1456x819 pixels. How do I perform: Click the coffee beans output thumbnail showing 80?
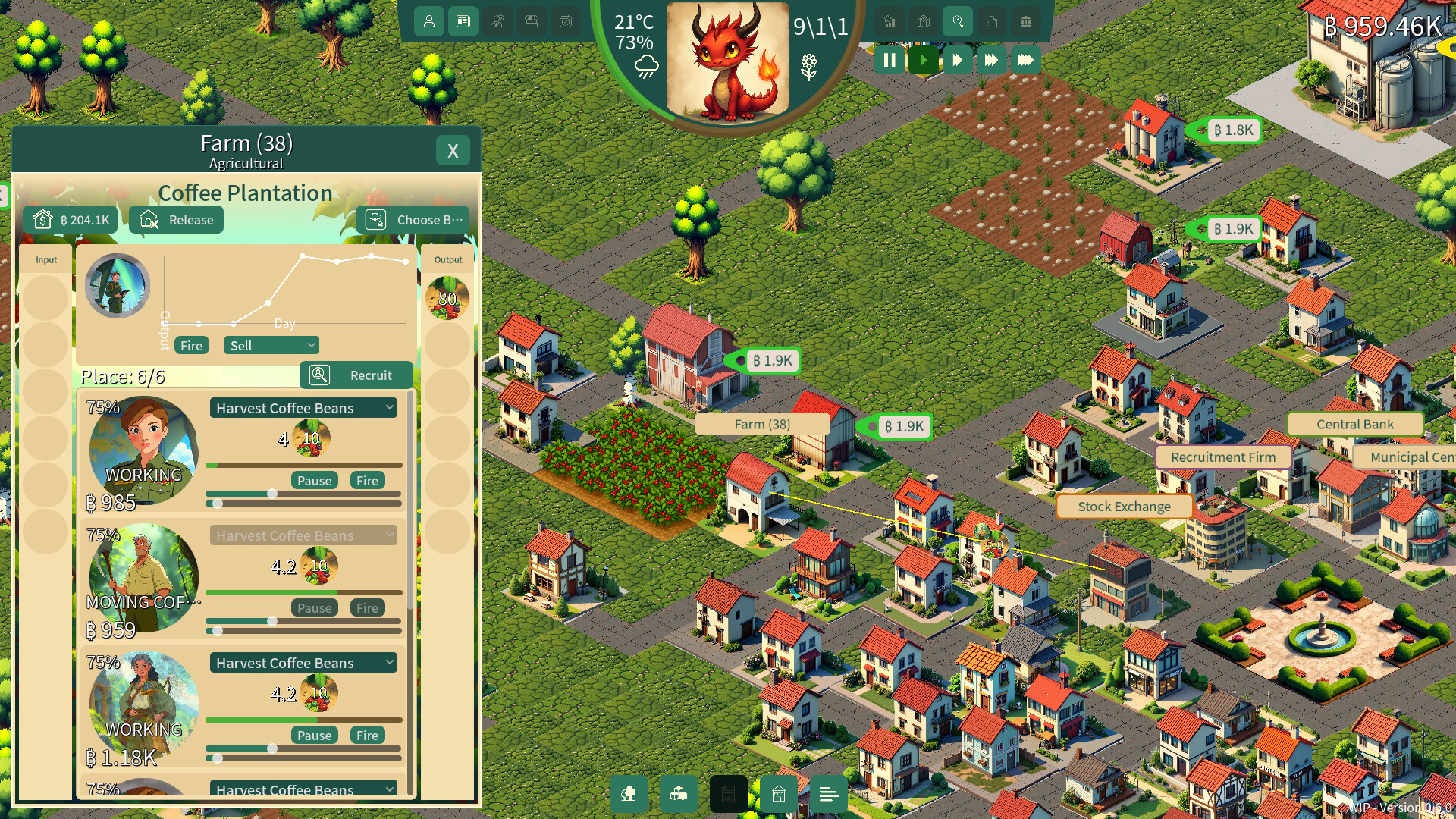(447, 297)
